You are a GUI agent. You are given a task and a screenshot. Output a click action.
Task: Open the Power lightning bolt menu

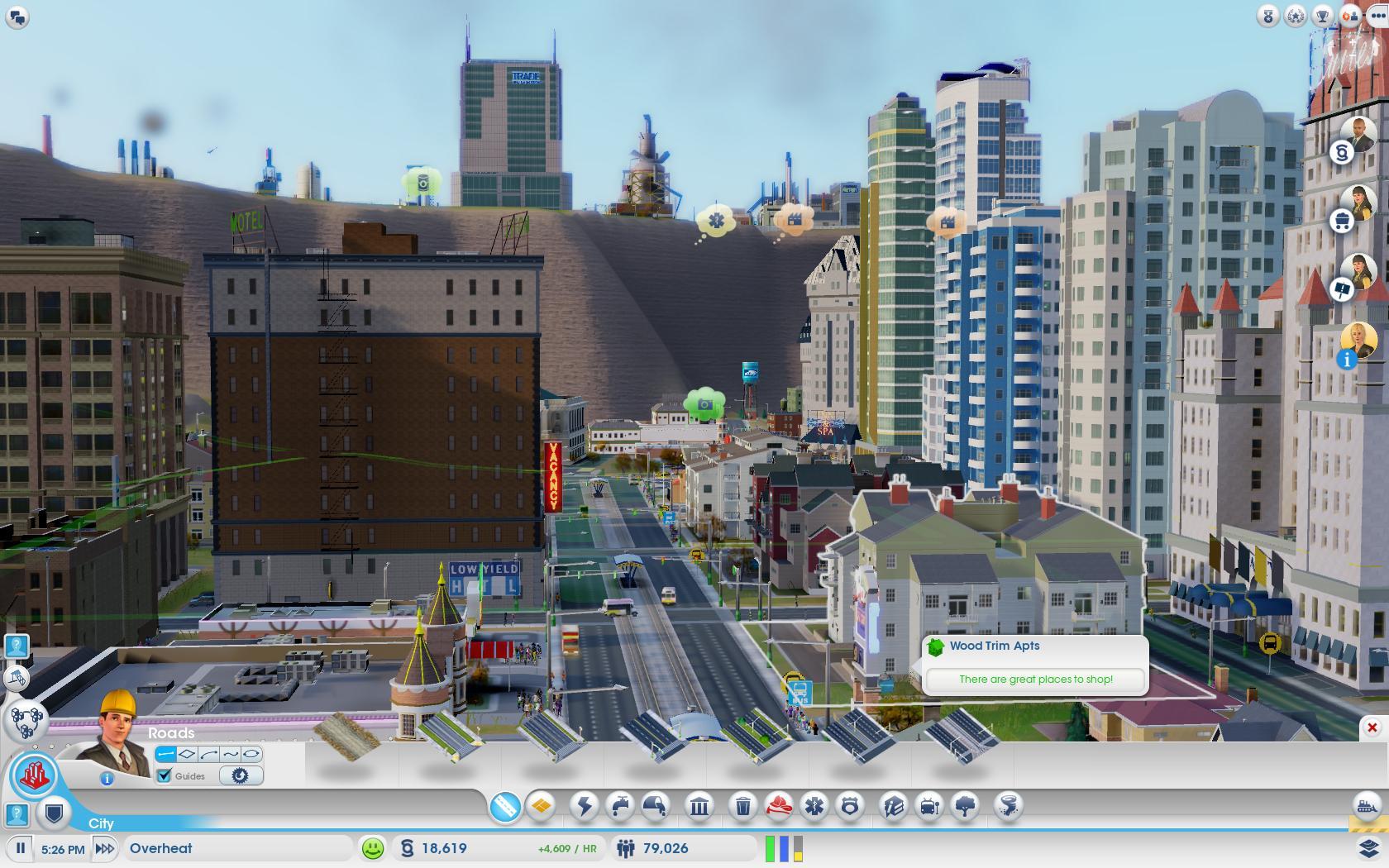point(585,805)
